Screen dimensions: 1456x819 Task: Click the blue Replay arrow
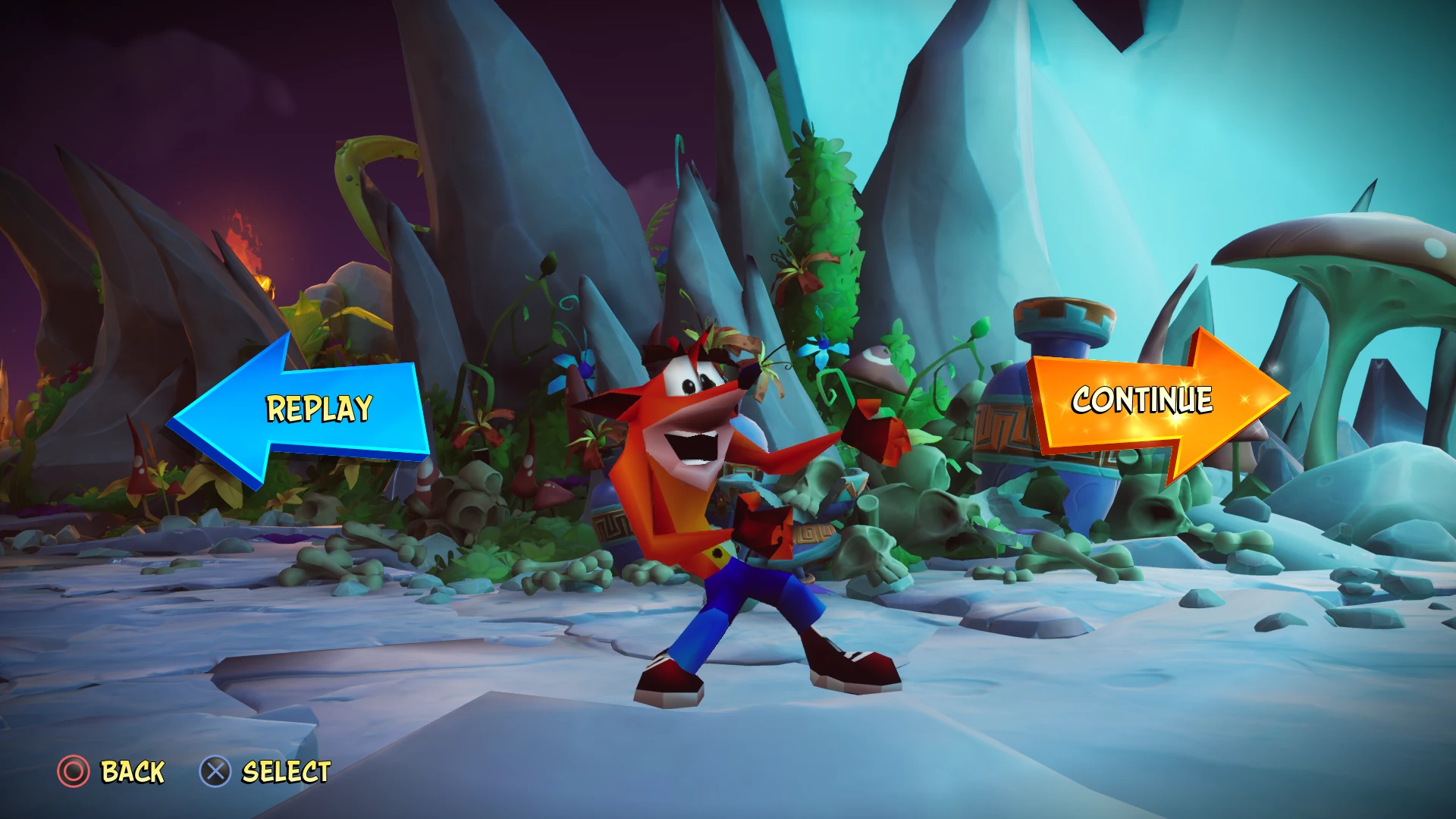(303, 413)
